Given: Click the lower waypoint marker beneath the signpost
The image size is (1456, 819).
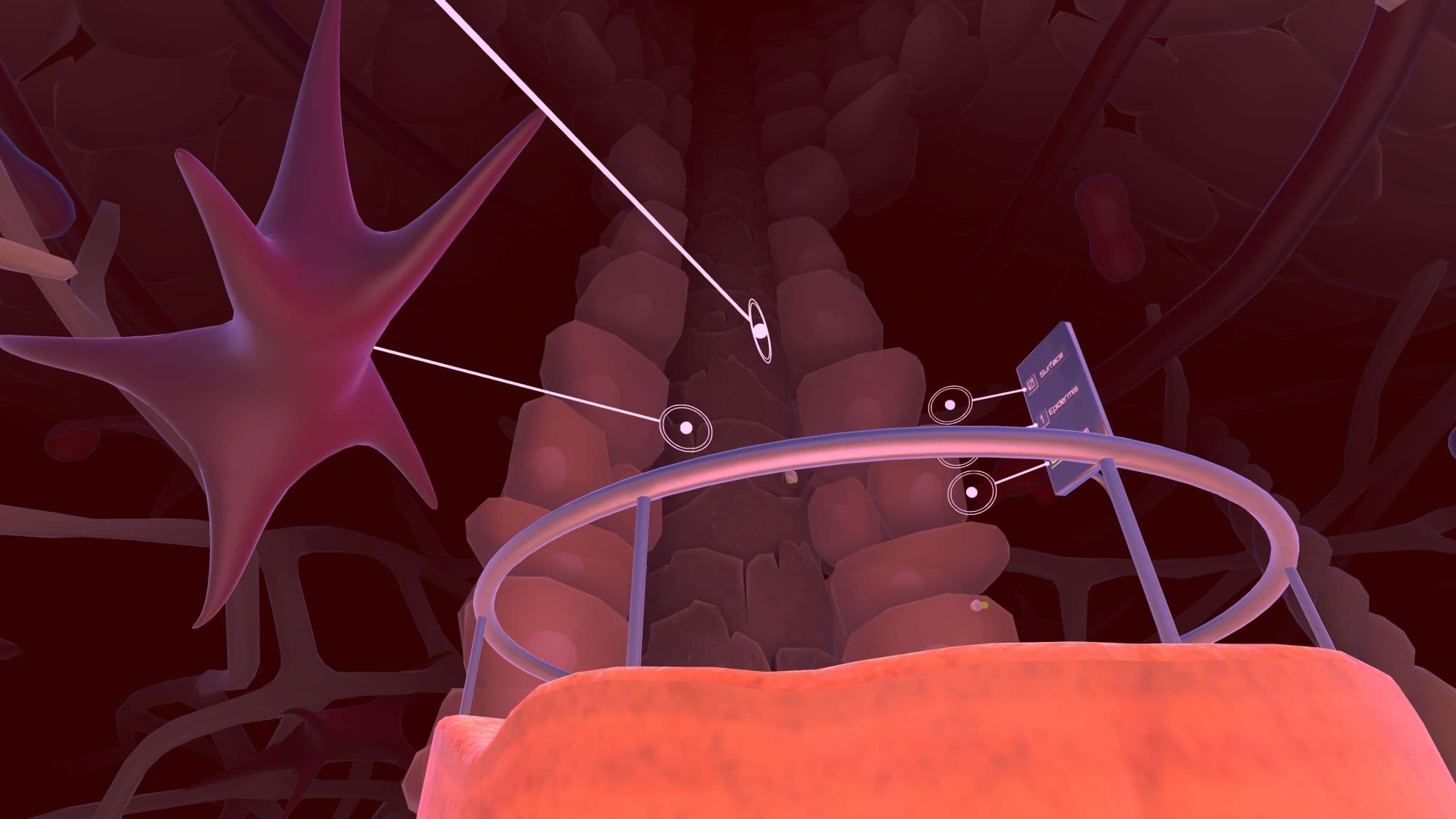Looking at the screenshot, I should pos(972,491).
